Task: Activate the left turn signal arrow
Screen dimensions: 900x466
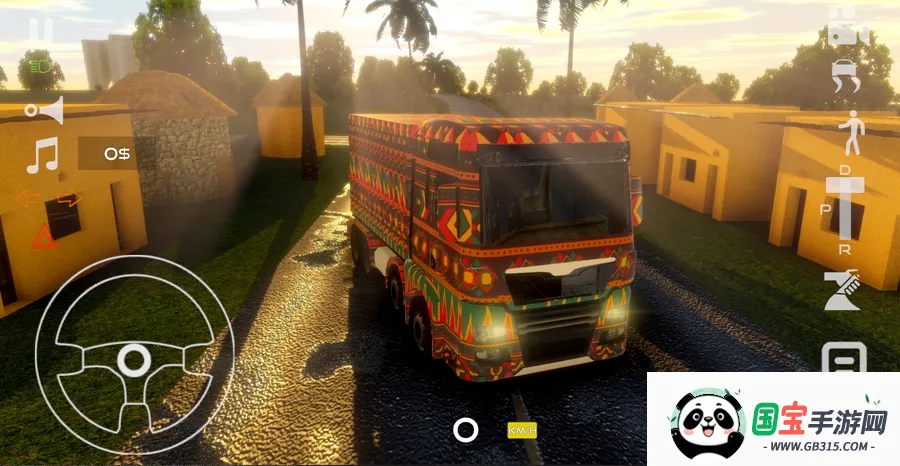Action: pyautogui.click(x=26, y=198)
